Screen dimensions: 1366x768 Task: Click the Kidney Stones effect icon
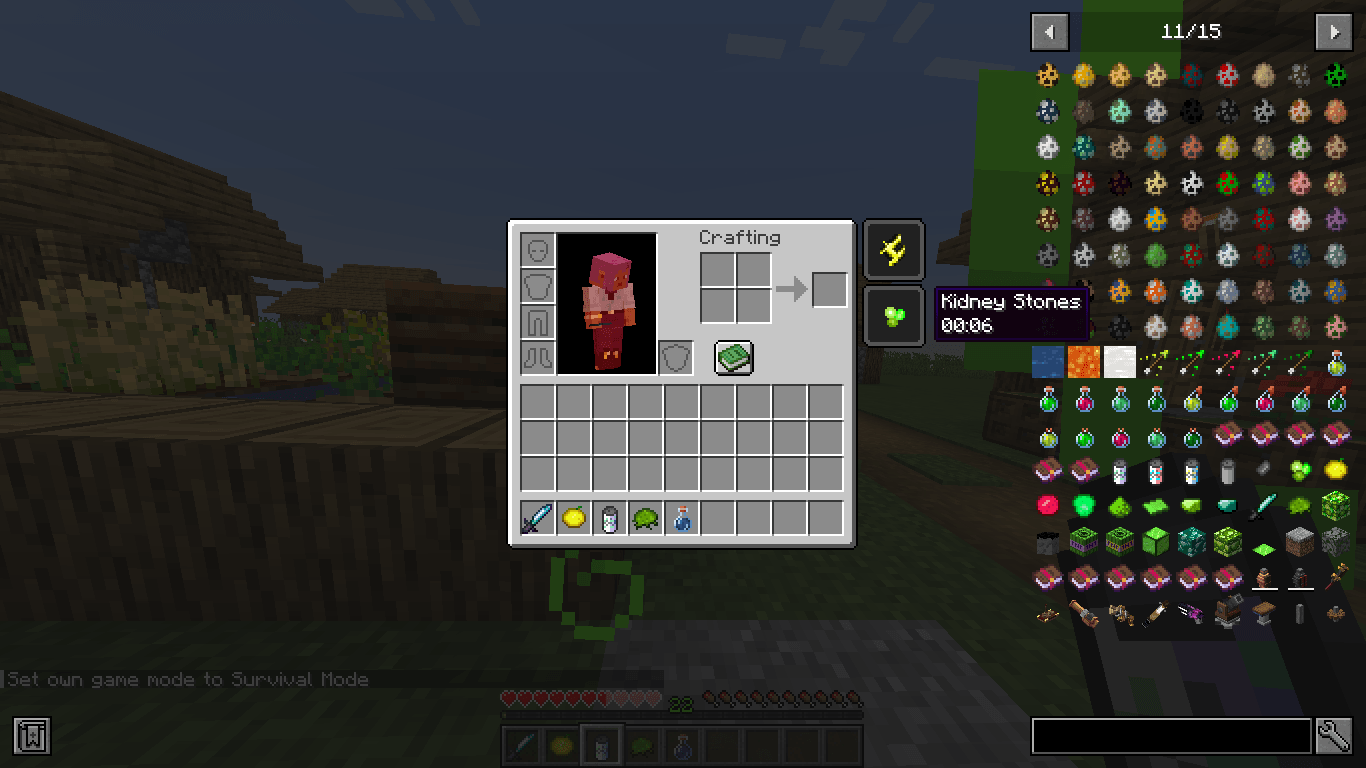pos(893,316)
